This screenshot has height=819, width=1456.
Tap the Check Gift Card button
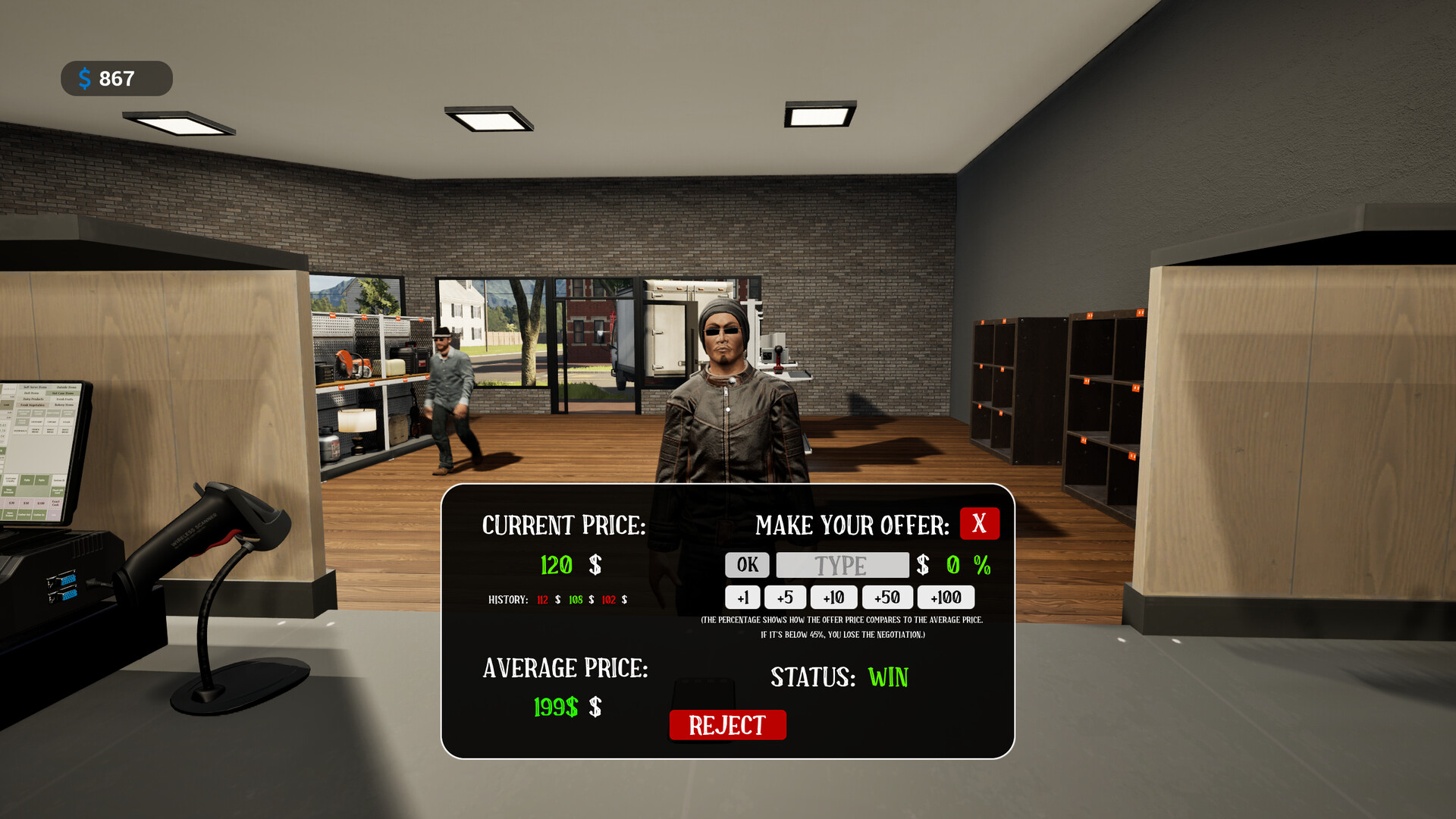click(x=58, y=491)
